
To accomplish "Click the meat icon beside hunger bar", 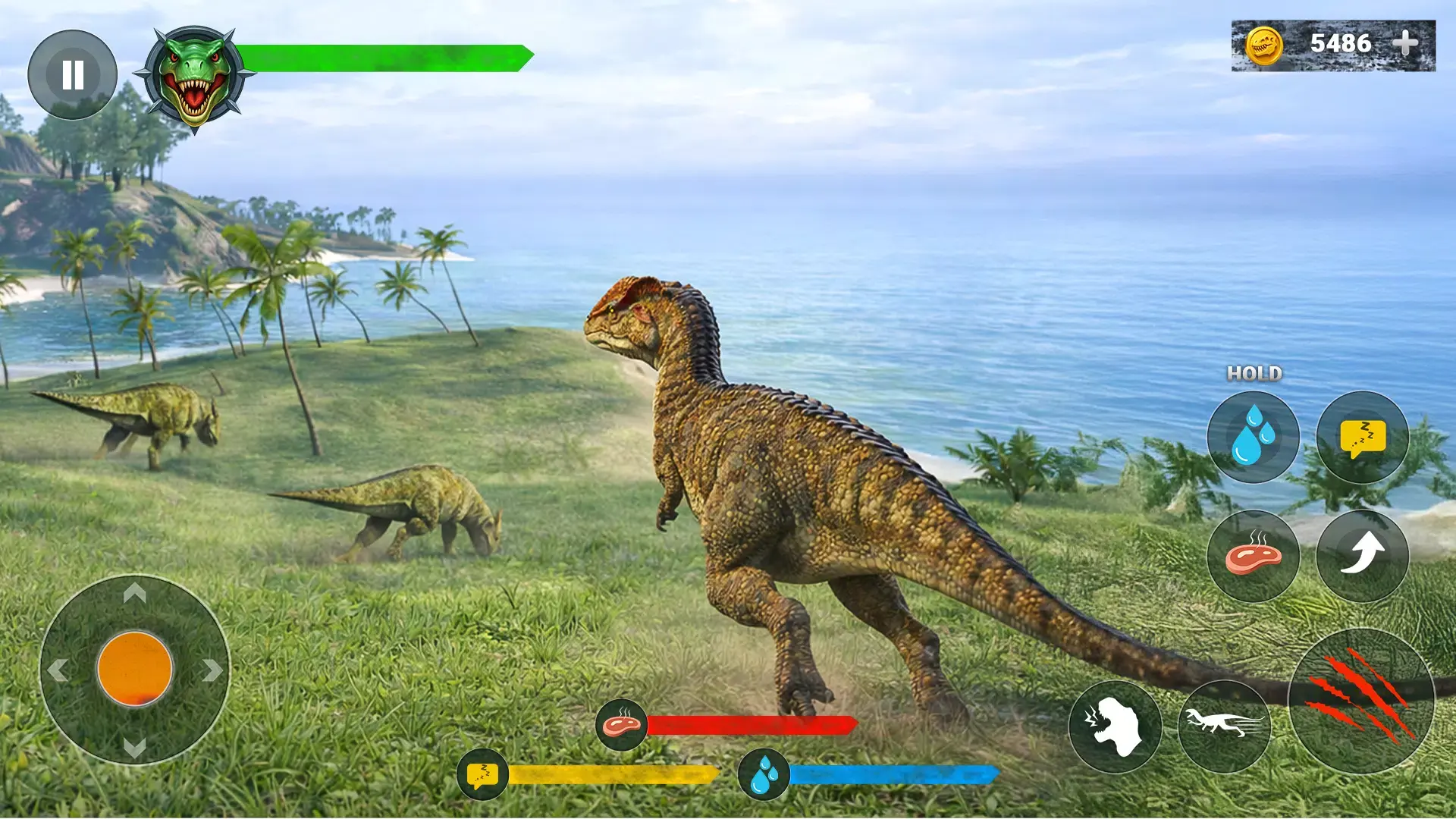I will point(622,726).
